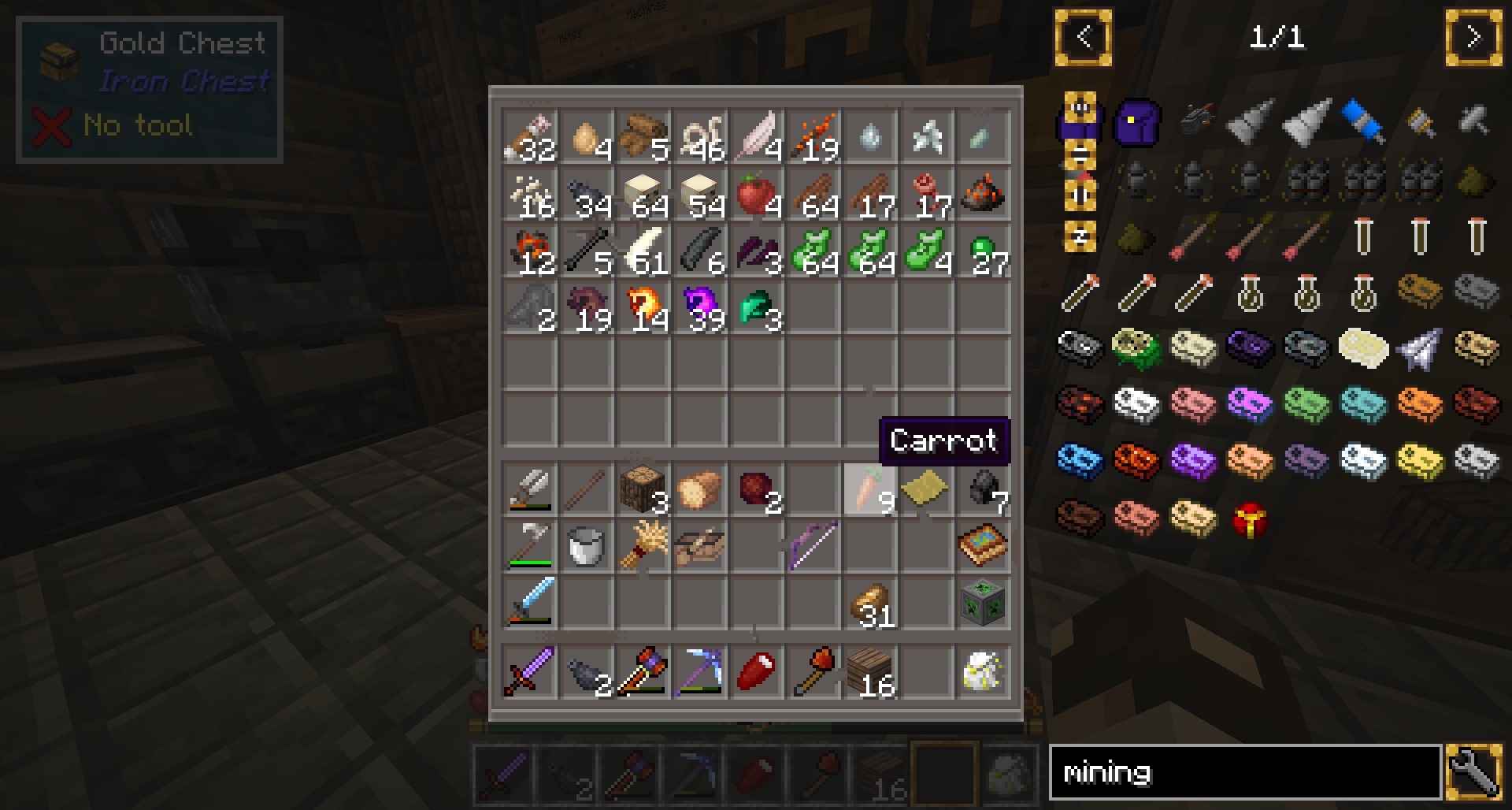Go to the previous item list page
The width and height of the screenshot is (1512, 810).
coord(1084,37)
